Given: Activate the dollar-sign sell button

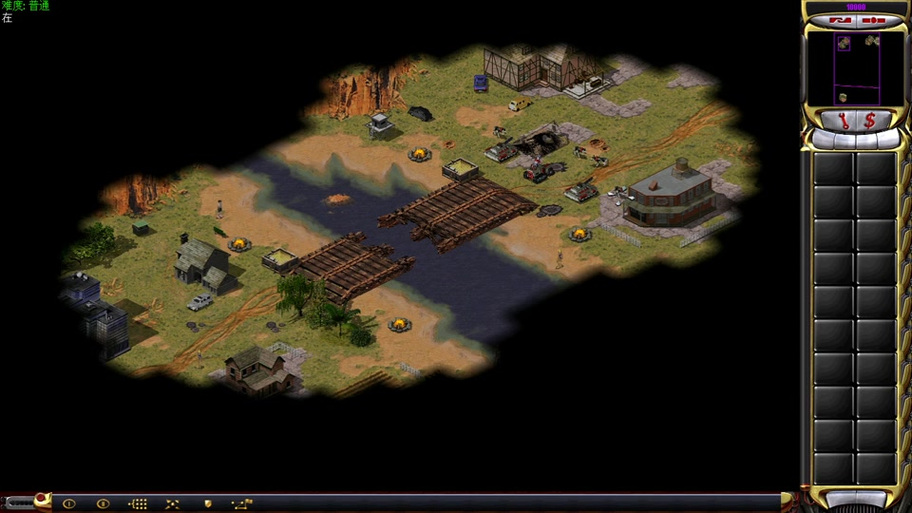Looking at the screenshot, I should 871,121.
